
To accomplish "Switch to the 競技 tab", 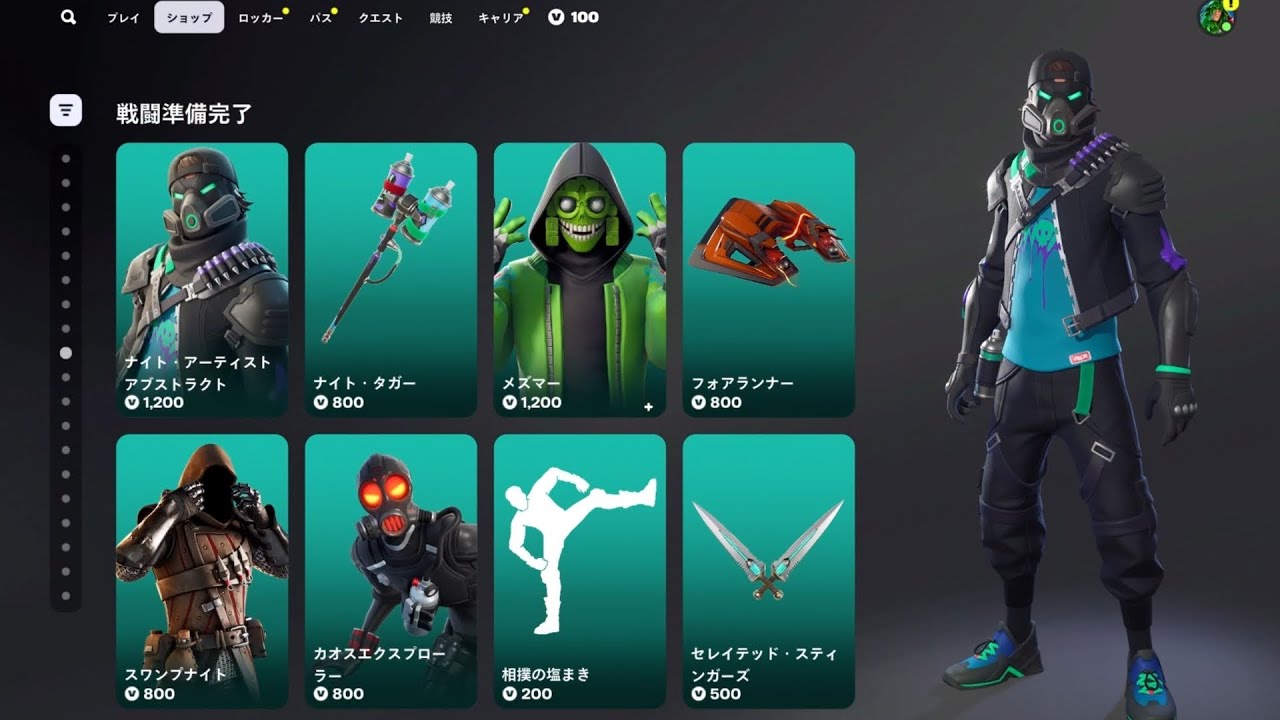I will click(441, 17).
